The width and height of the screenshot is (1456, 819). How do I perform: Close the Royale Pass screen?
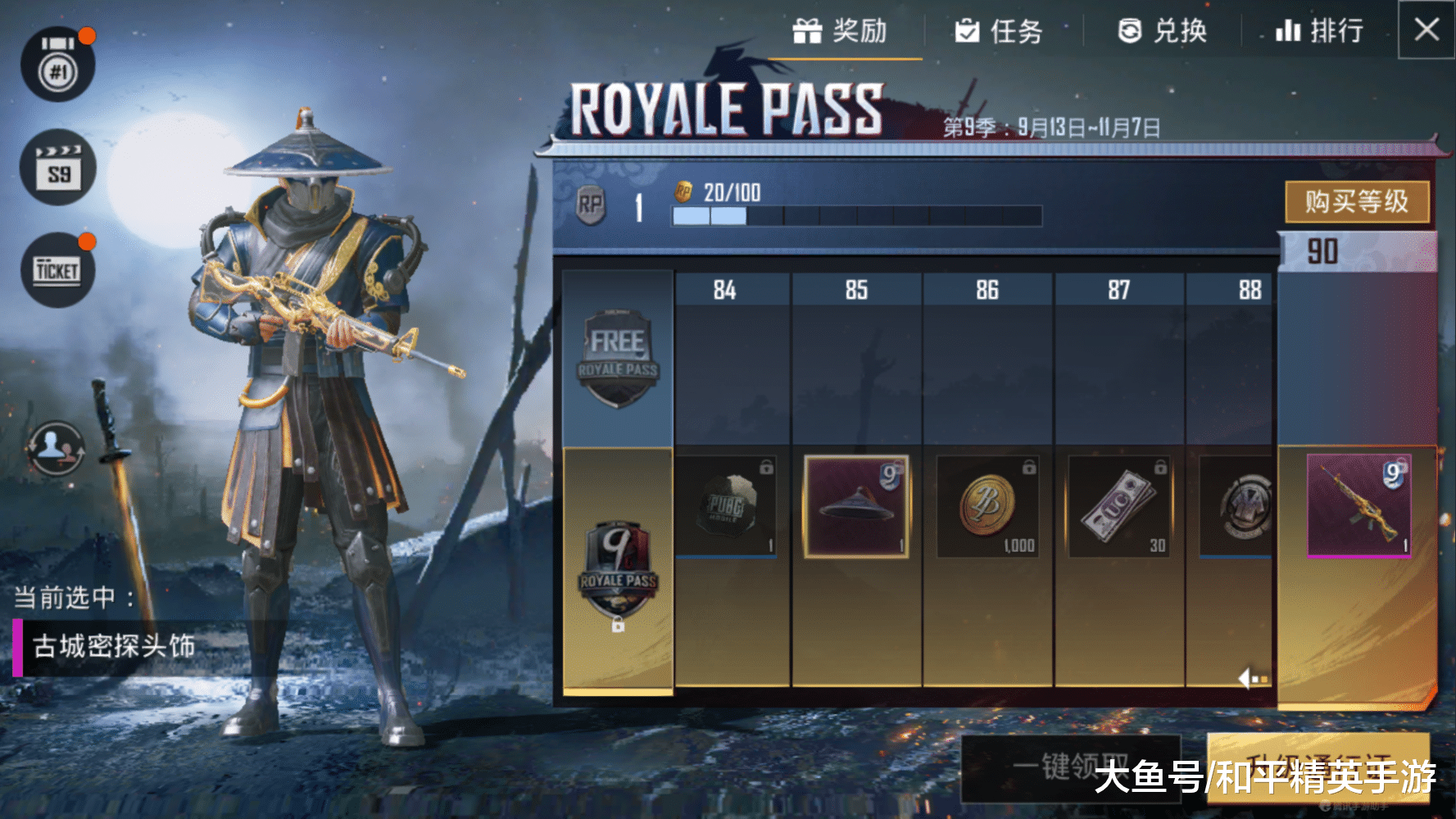click(x=1427, y=30)
